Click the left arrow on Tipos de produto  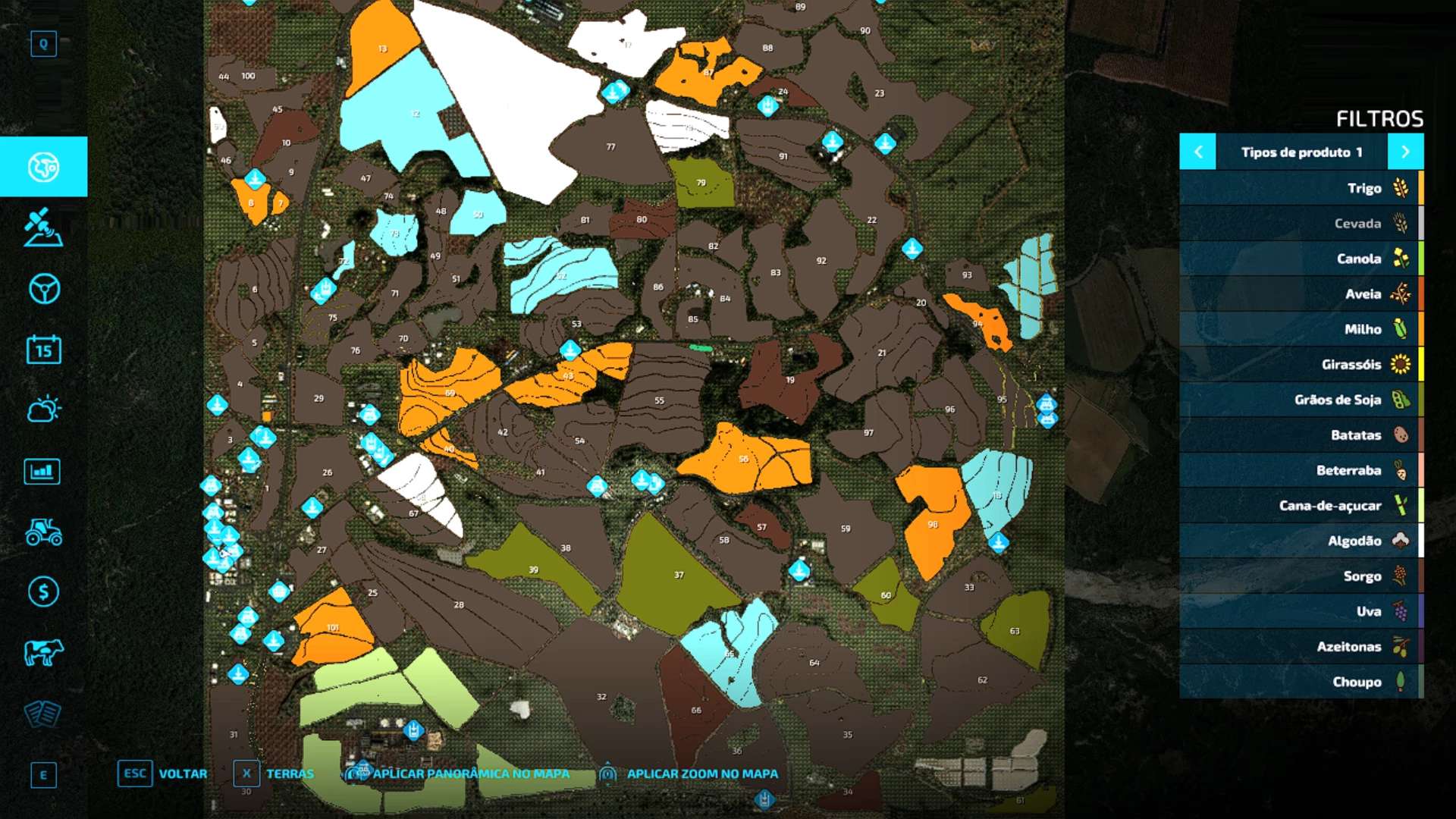pyautogui.click(x=1198, y=152)
